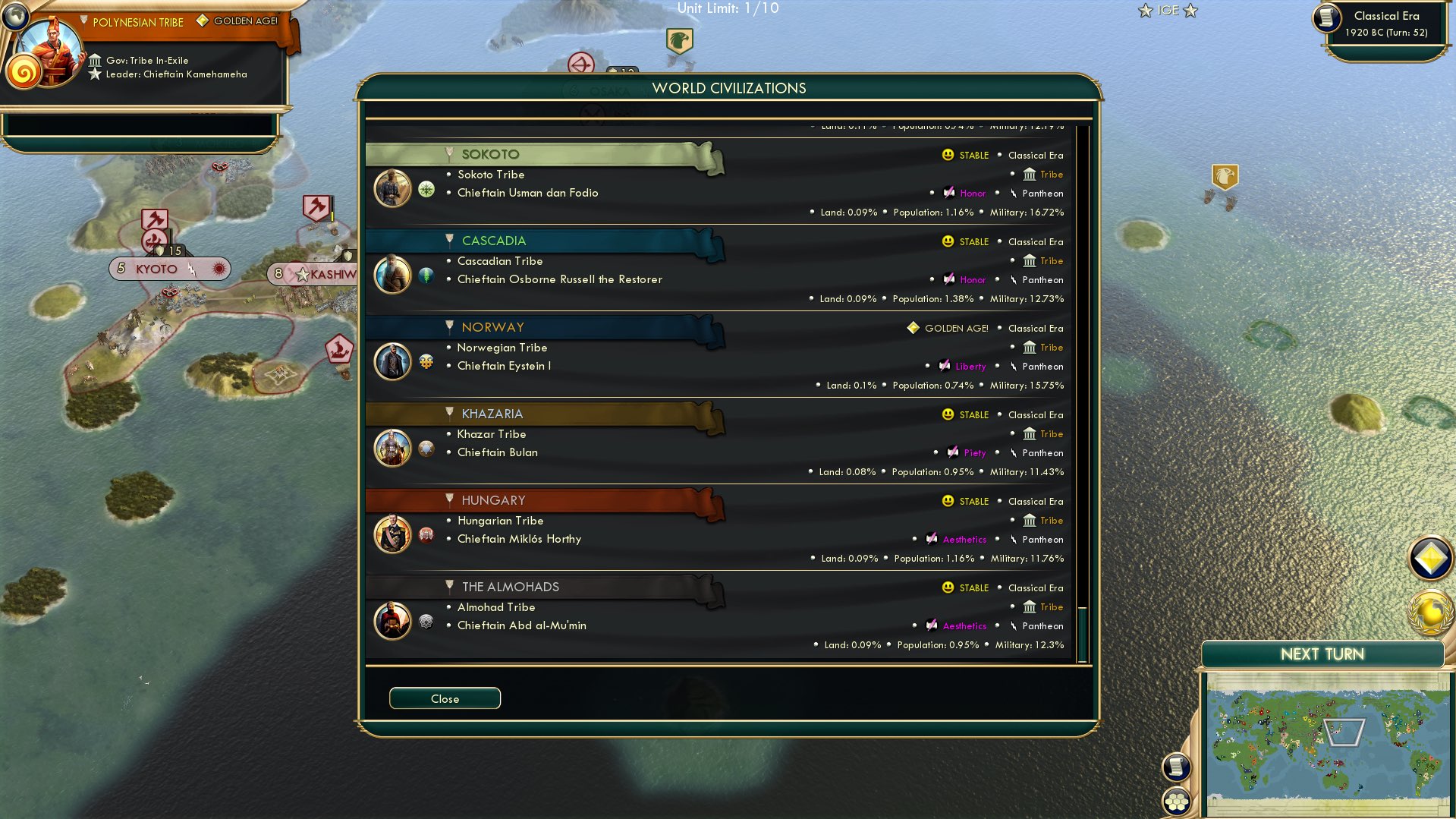1456x819 pixels.
Task: Click the green eagle shield icon on map
Action: click(x=679, y=40)
